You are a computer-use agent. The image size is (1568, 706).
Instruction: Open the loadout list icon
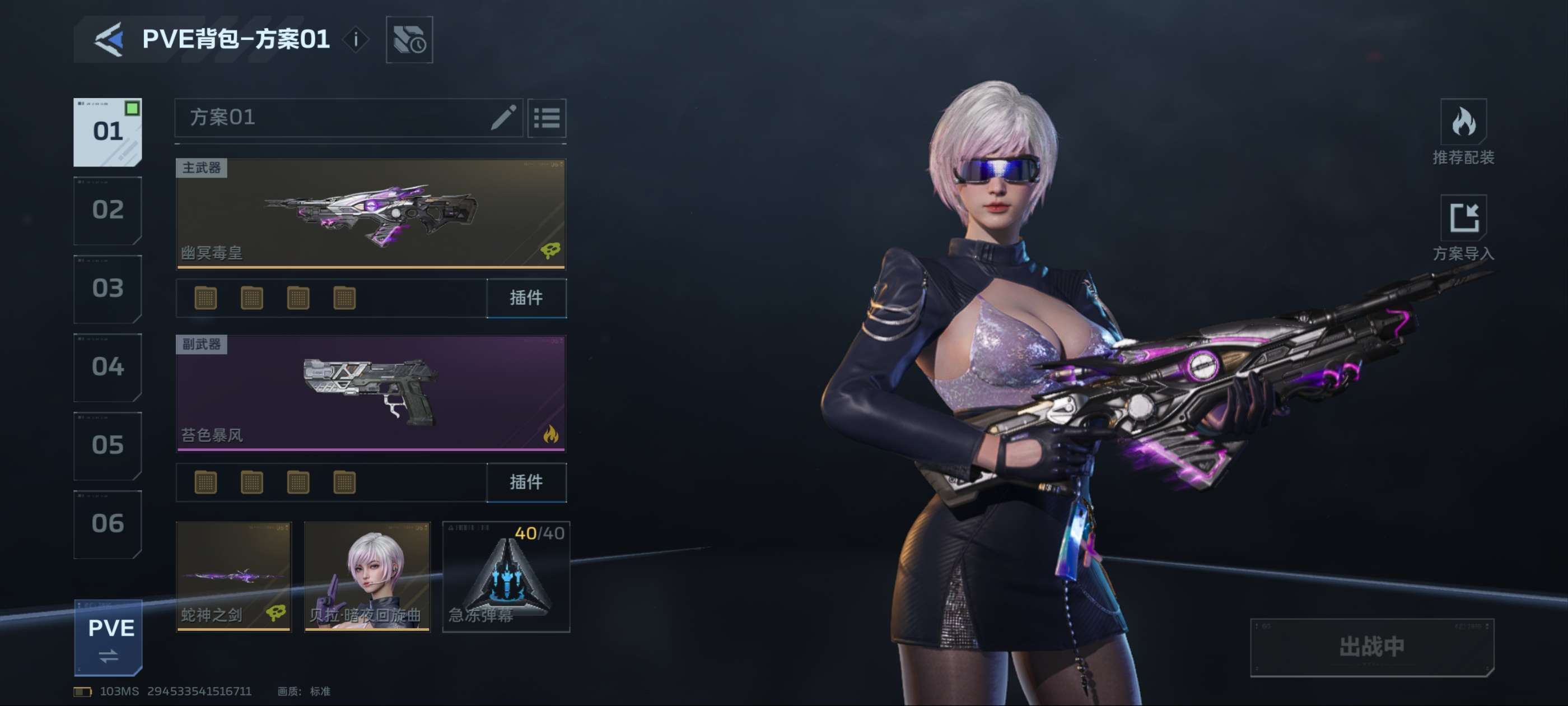tap(547, 118)
